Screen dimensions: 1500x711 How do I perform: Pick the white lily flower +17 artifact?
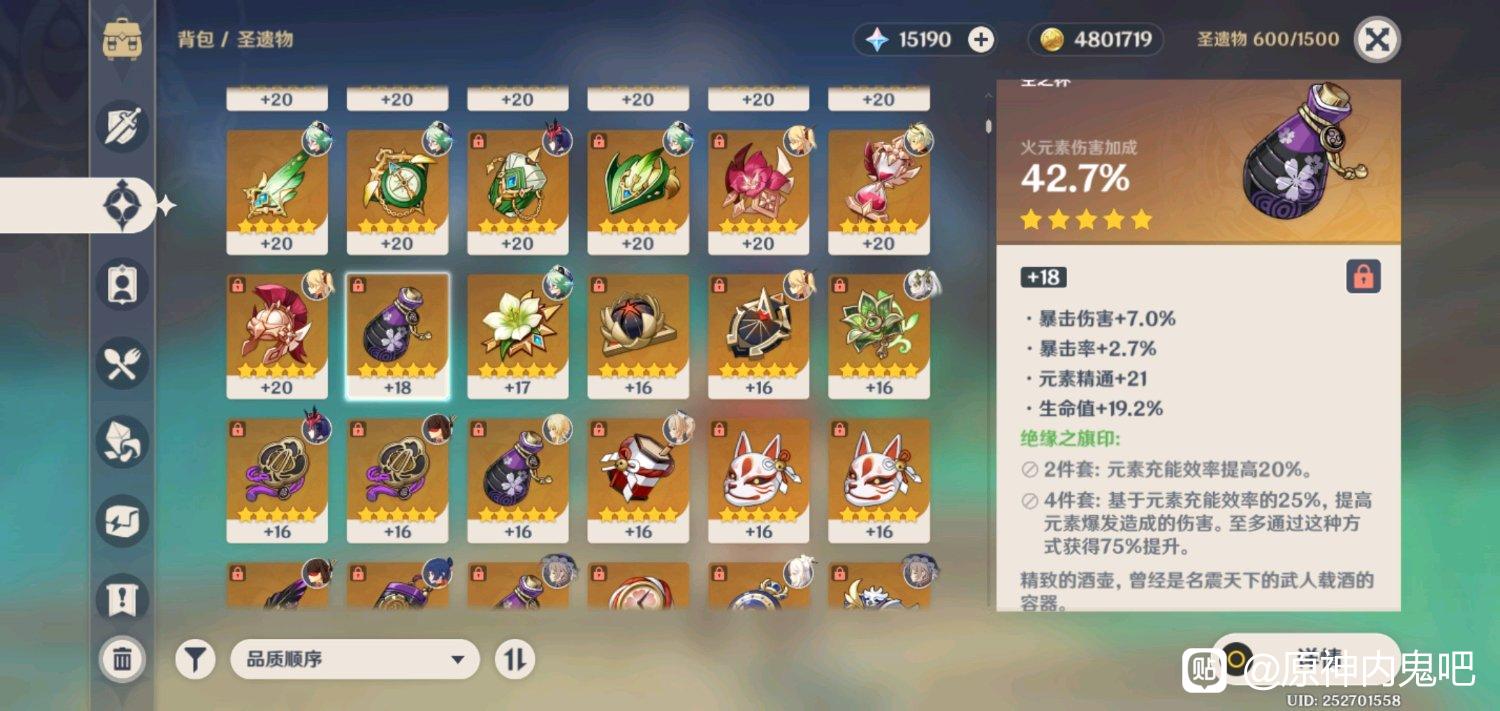pos(518,337)
